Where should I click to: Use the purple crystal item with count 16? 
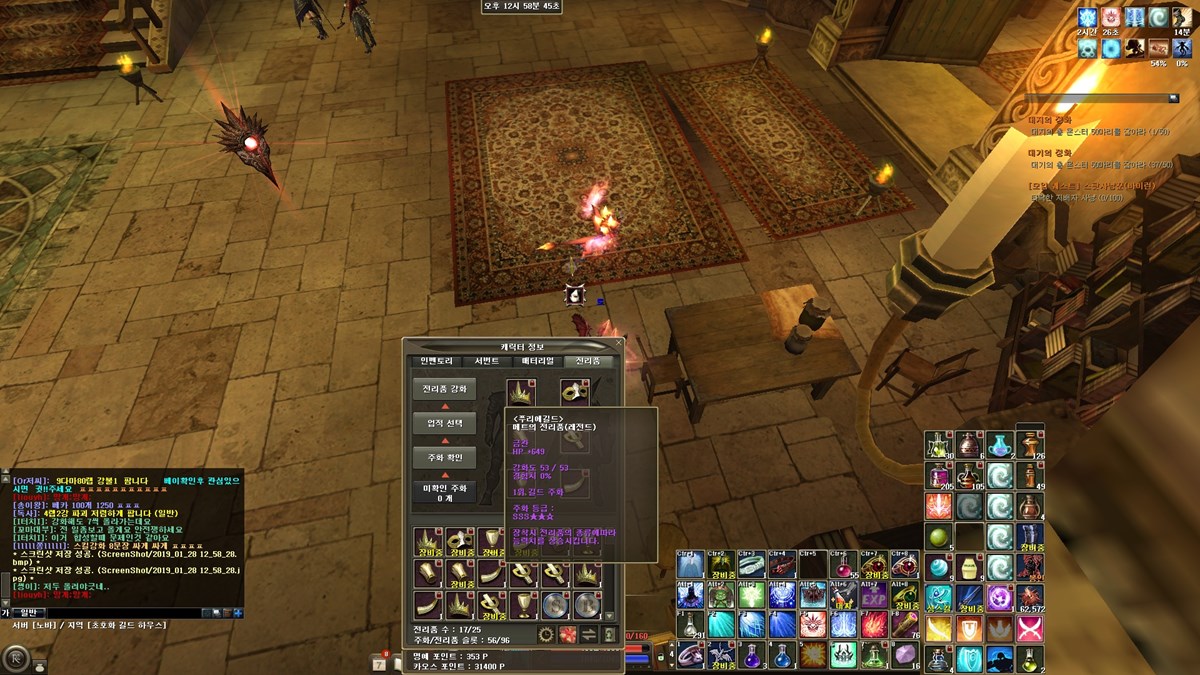tap(905, 655)
